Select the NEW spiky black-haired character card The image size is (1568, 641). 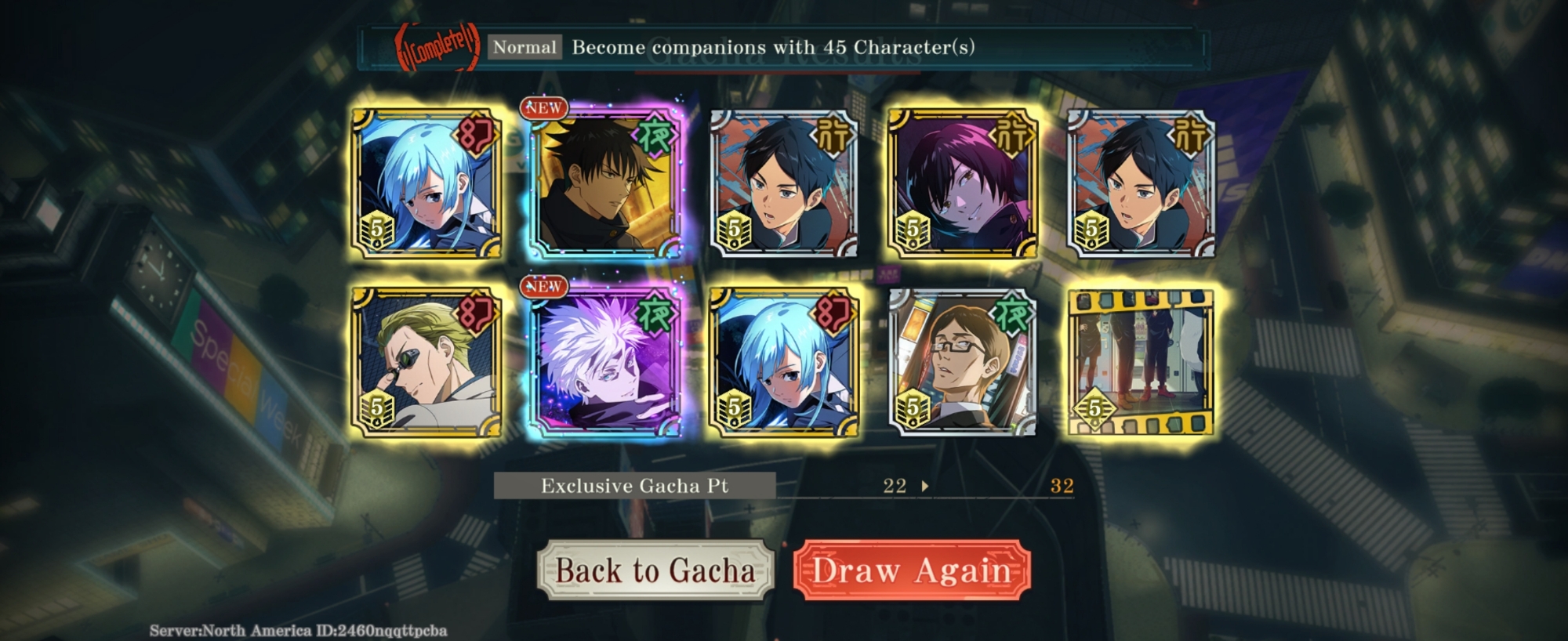[x=604, y=182]
